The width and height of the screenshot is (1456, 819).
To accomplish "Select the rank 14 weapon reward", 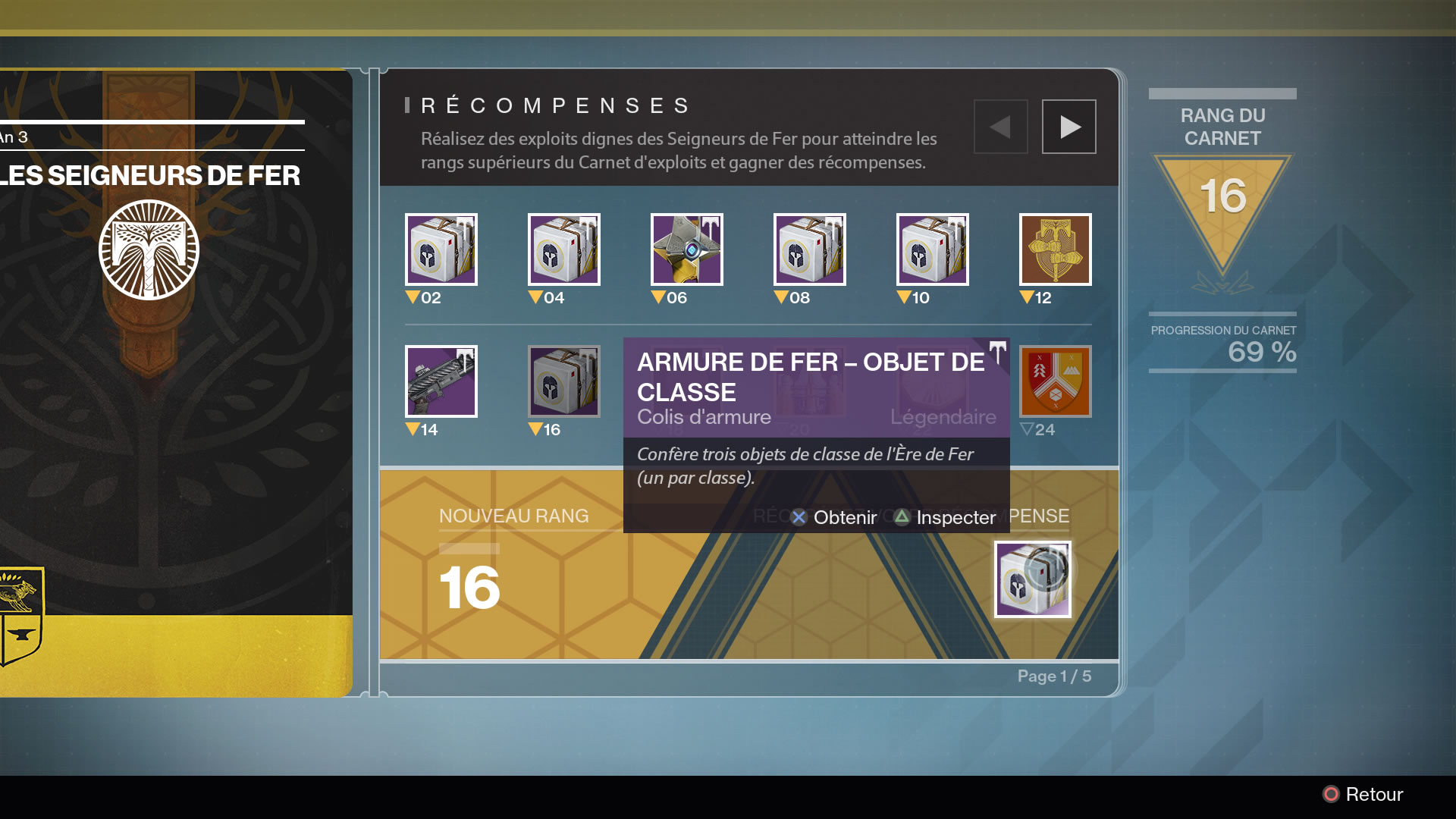I will pyautogui.click(x=441, y=381).
